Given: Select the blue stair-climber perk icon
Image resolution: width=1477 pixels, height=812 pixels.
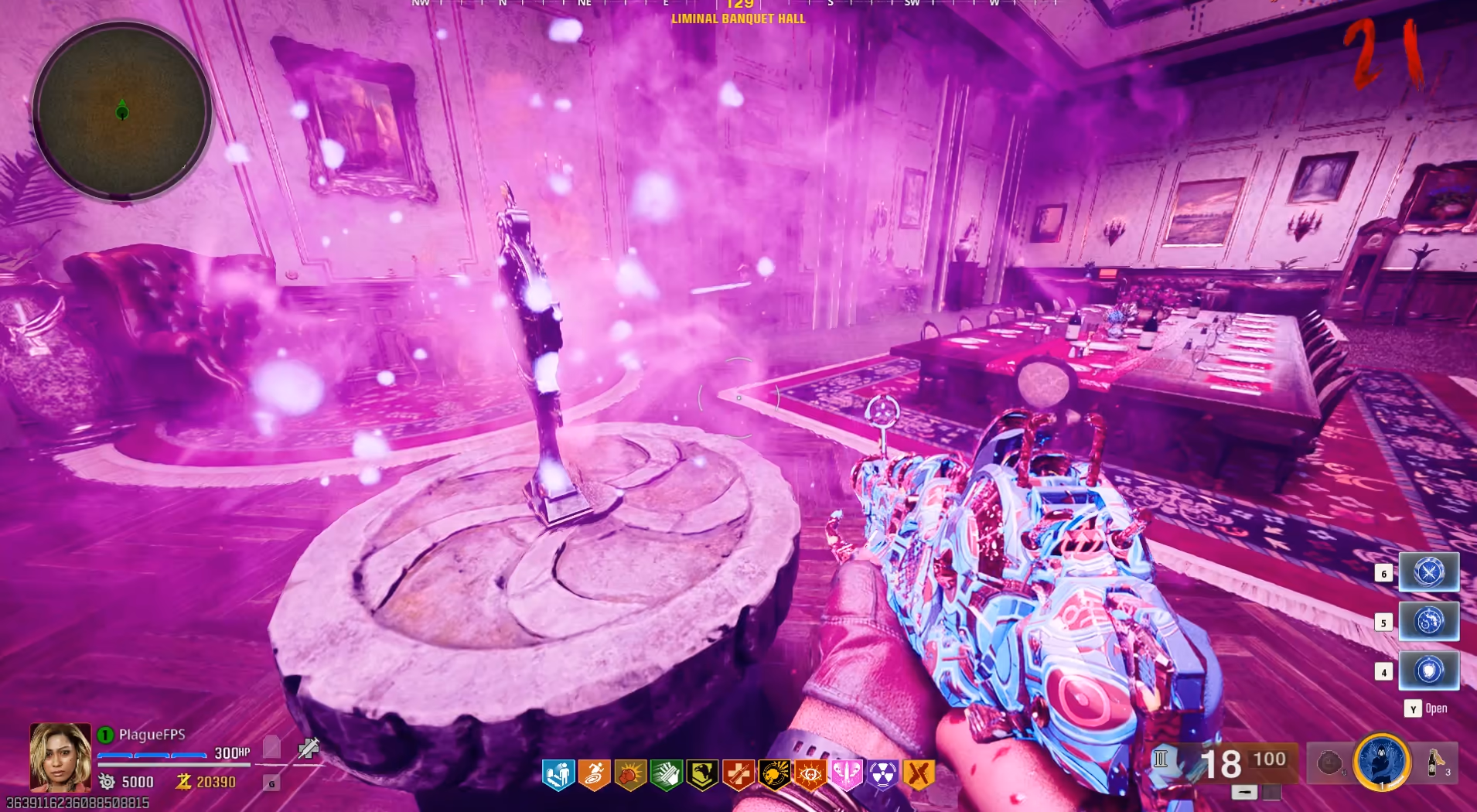Looking at the screenshot, I should click(558, 774).
